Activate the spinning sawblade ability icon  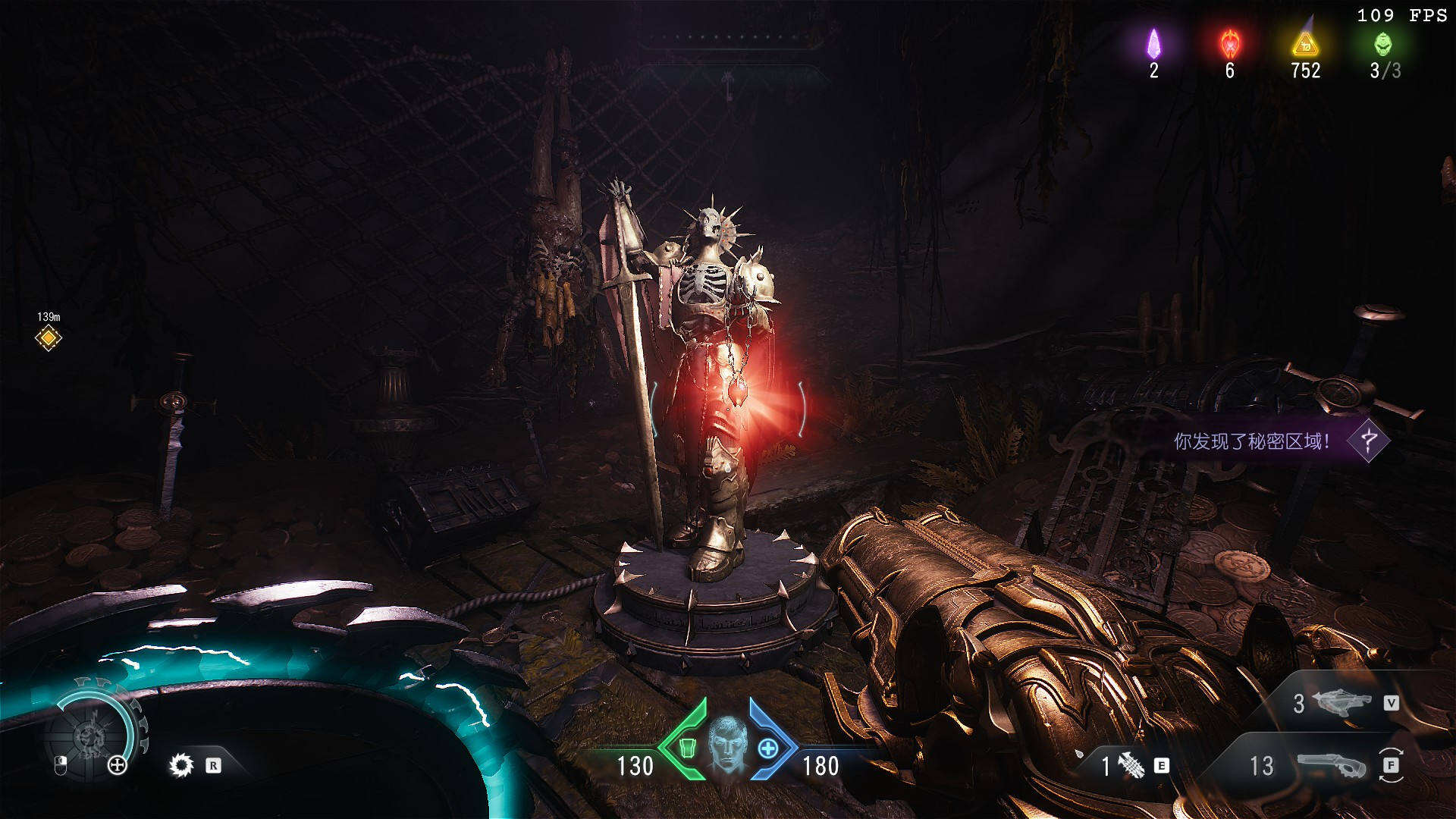pos(181,765)
